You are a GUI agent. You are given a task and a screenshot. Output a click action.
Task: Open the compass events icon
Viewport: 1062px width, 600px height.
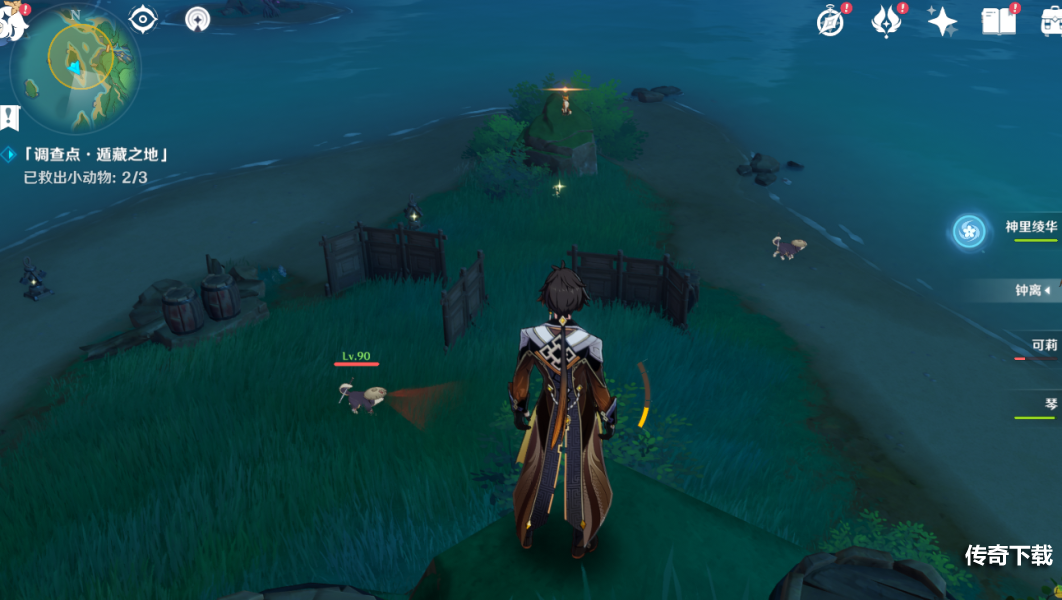coord(831,21)
